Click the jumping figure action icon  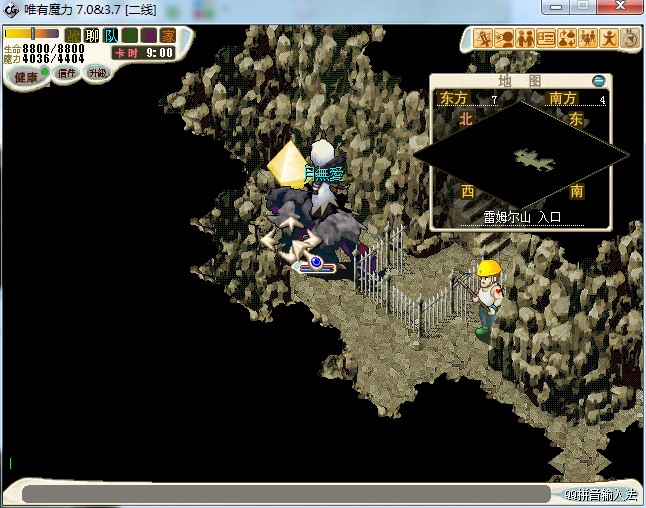point(608,39)
